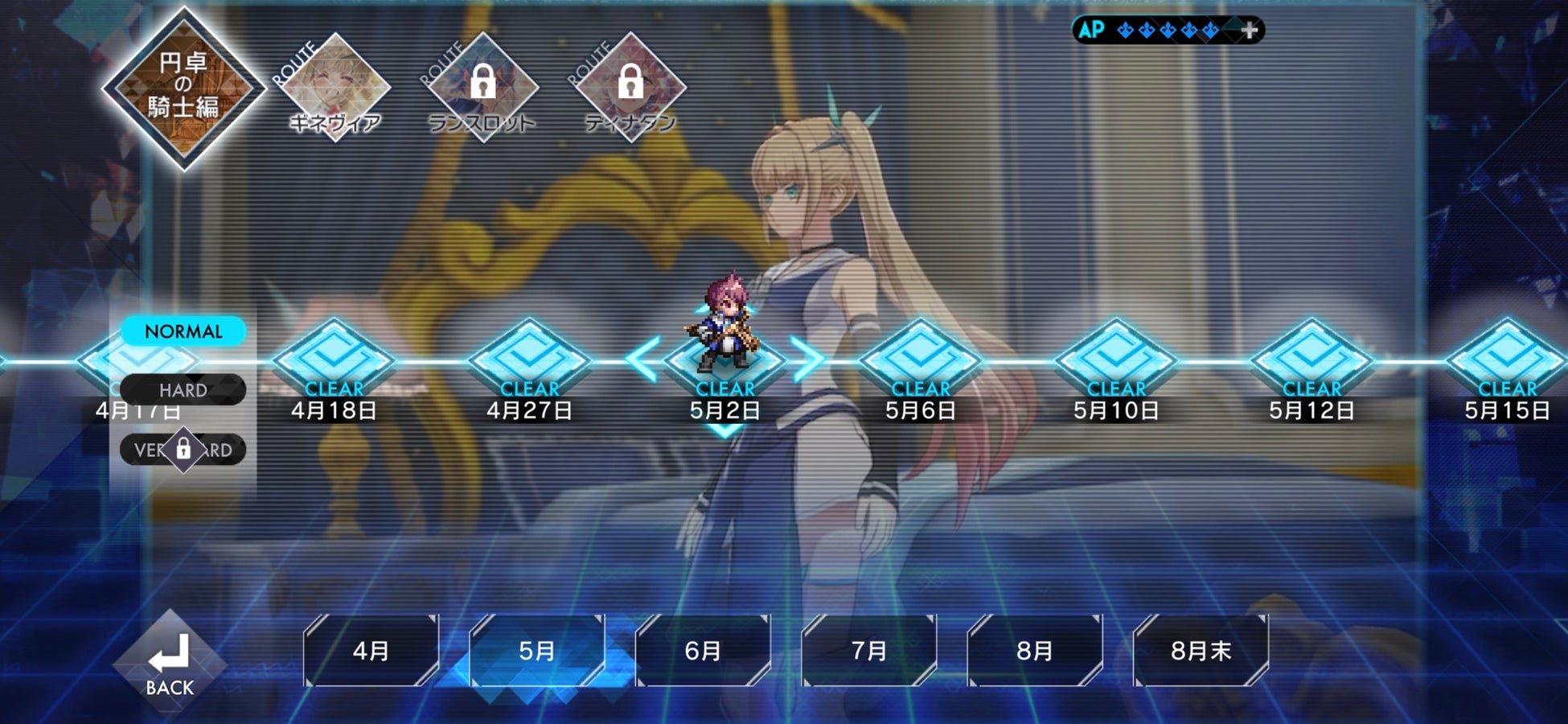Choose the ギネヴィア route
Viewport: 1568px width, 724px height.
(x=335, y=87)
